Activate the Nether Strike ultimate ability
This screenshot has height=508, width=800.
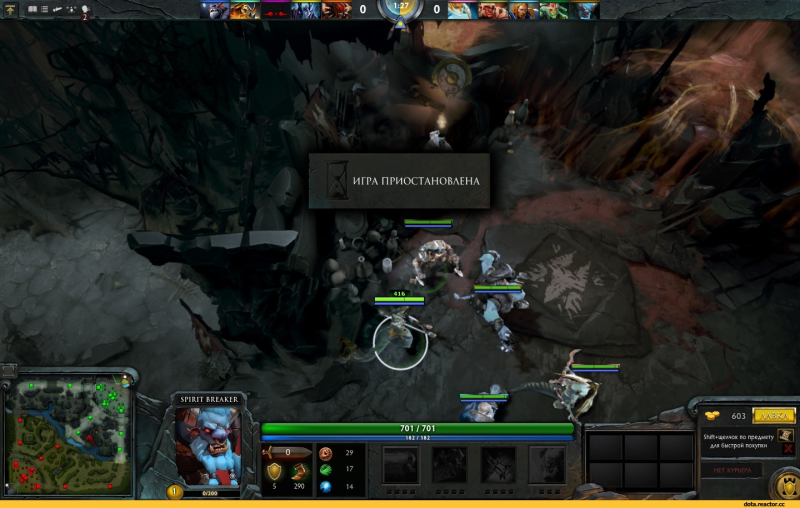click(x=546, y=465)
